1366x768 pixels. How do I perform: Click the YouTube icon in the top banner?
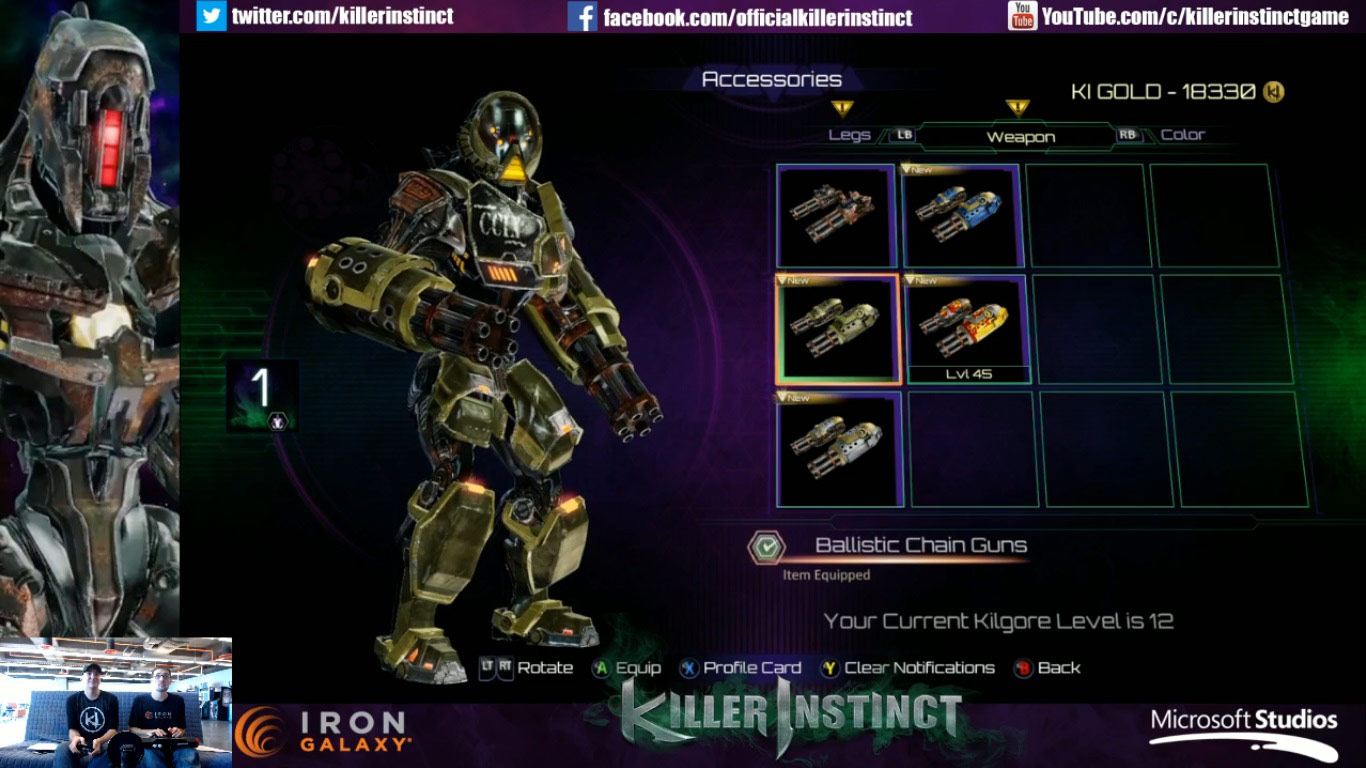(1024, 16)
